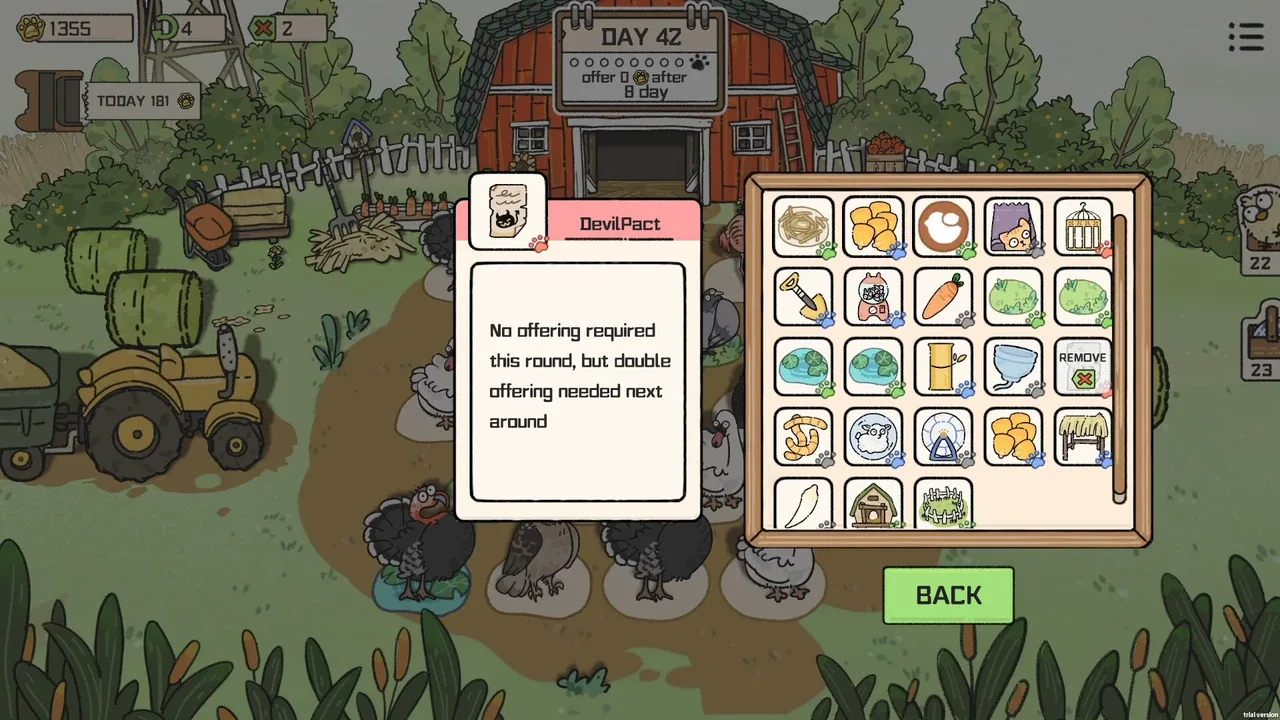Image resolution: width=1280 pixels, height=720 pixels.
Task: Choose the carrot item
Action: click(x=943, y=296)
